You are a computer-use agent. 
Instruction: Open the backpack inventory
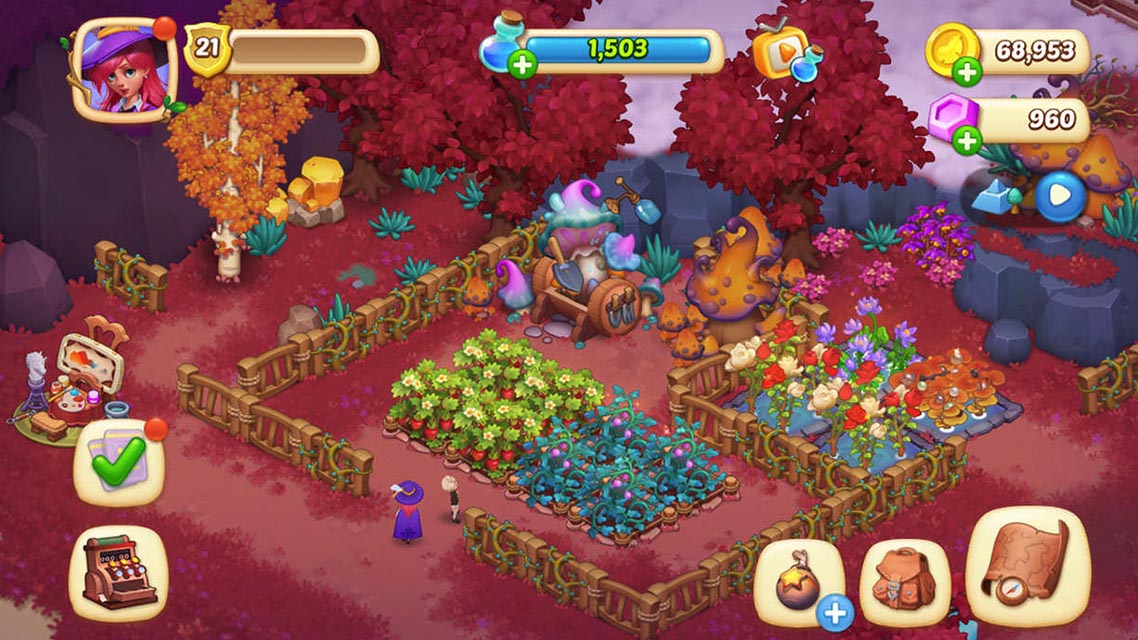904,582
